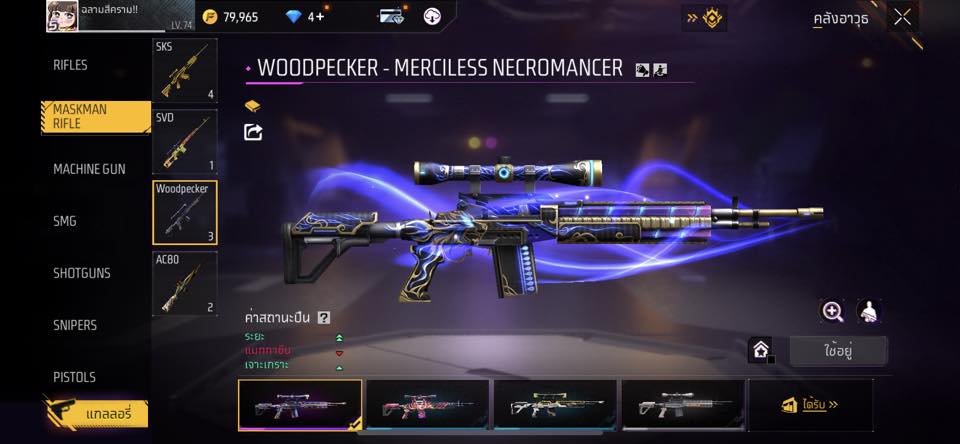This screenshot has height=444, width=960.
Task: Open the Machine Gun category
Action: pyautogui.click(x=89, y=169)
